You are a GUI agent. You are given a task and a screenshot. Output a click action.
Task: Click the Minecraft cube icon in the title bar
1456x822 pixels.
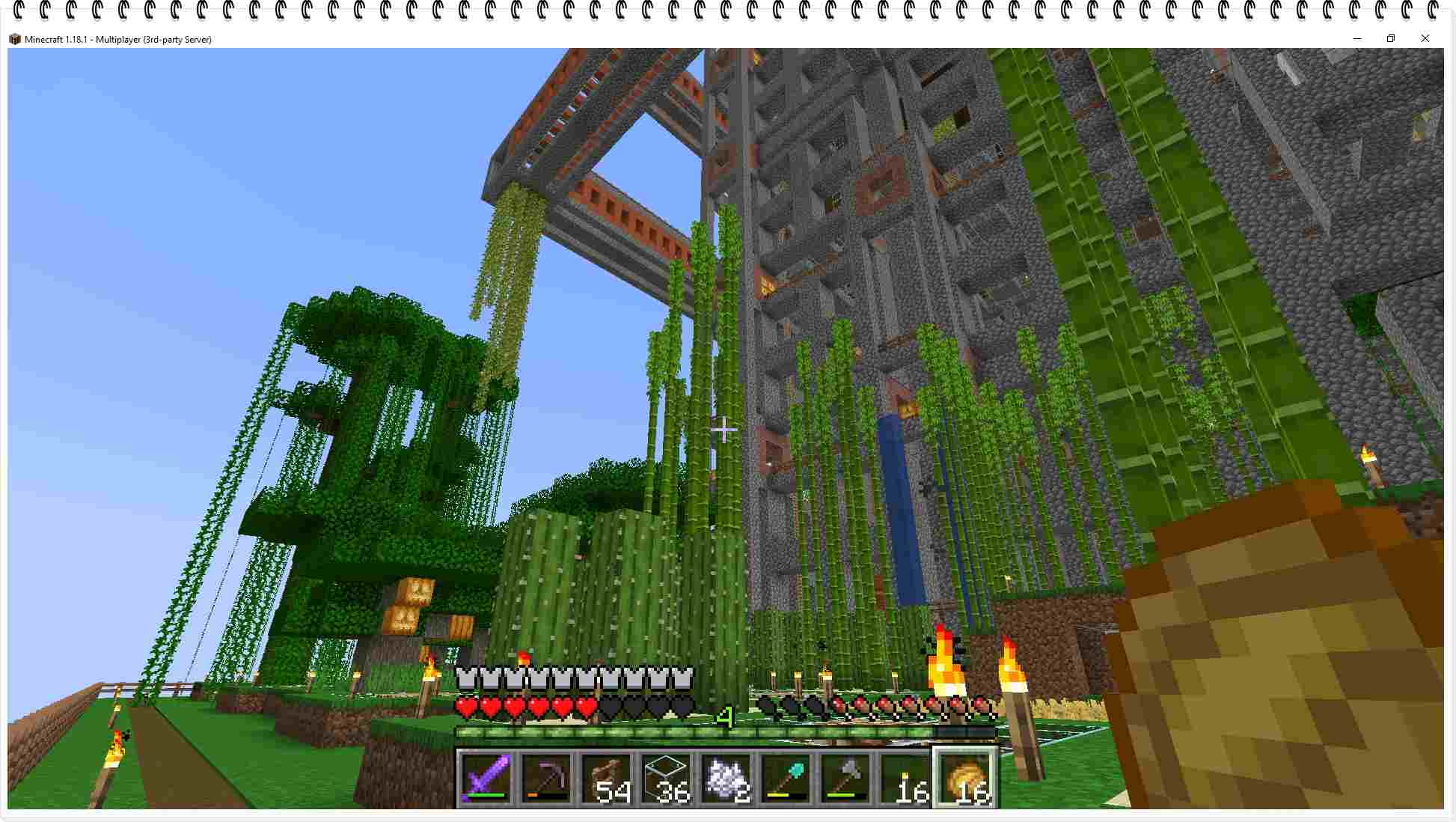tap(13, 39)
